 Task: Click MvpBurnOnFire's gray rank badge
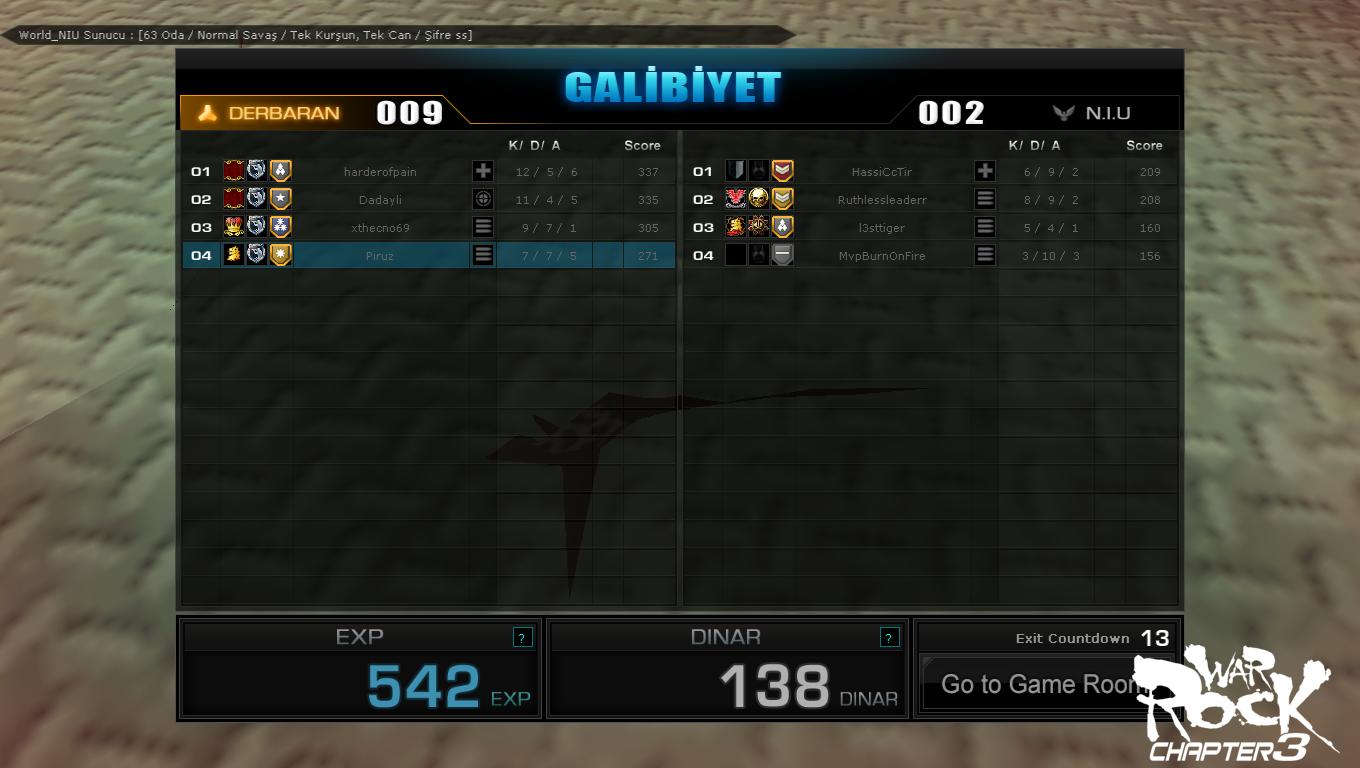coord(781,255)
